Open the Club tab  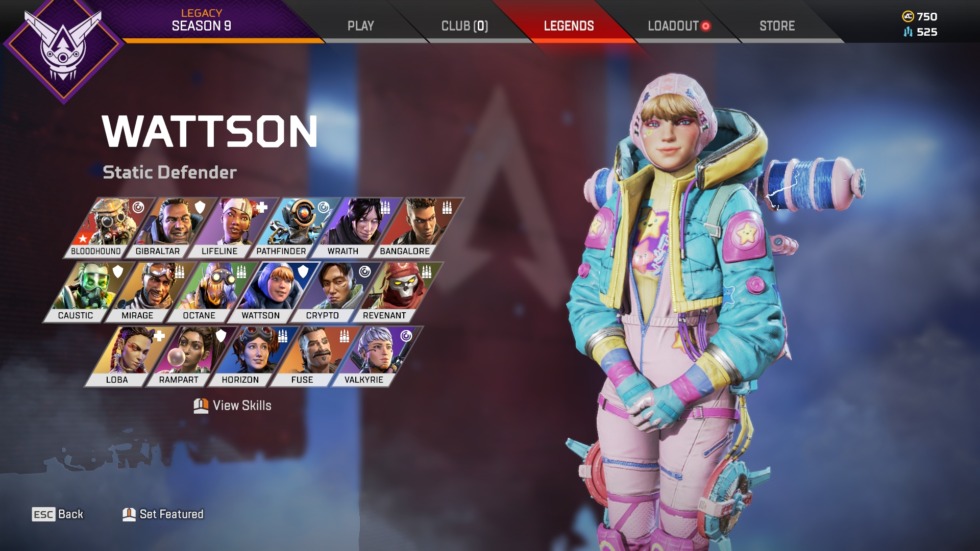coord(464,26)
